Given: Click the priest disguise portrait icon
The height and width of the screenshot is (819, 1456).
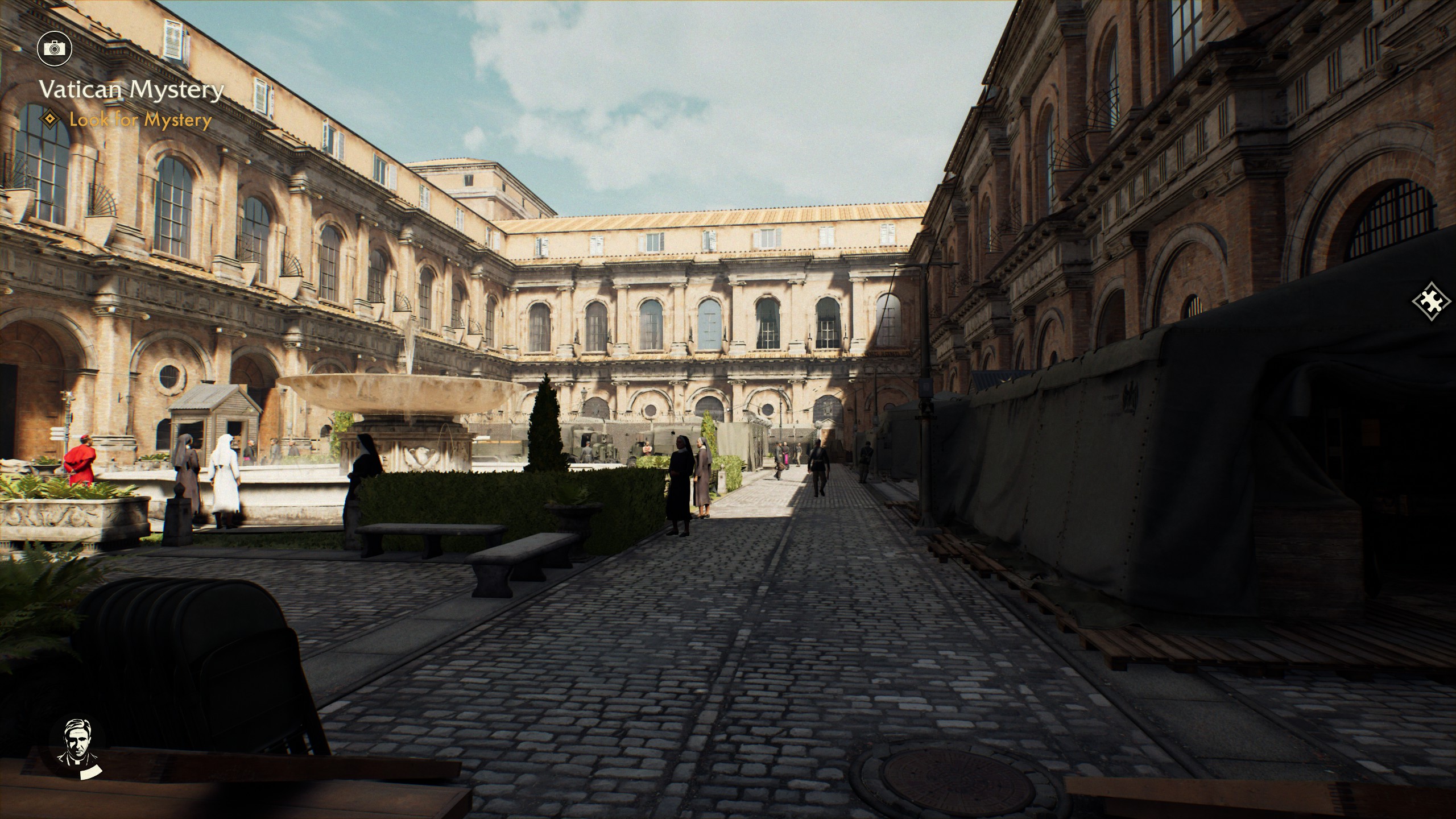Looking at the screenshot, I should (x=77, y=747).
